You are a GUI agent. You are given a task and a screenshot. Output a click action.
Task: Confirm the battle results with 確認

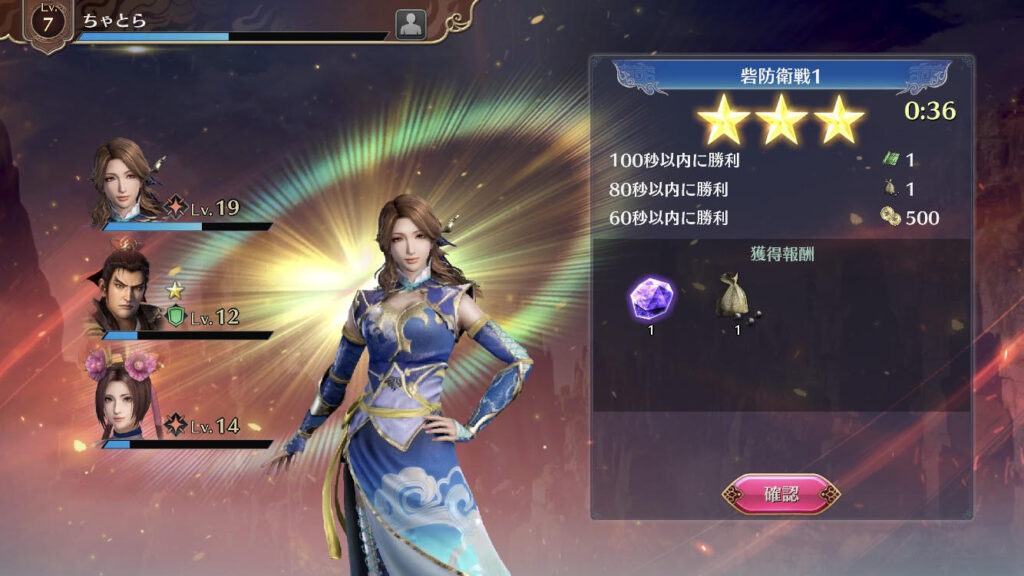[x=781, y=494]
